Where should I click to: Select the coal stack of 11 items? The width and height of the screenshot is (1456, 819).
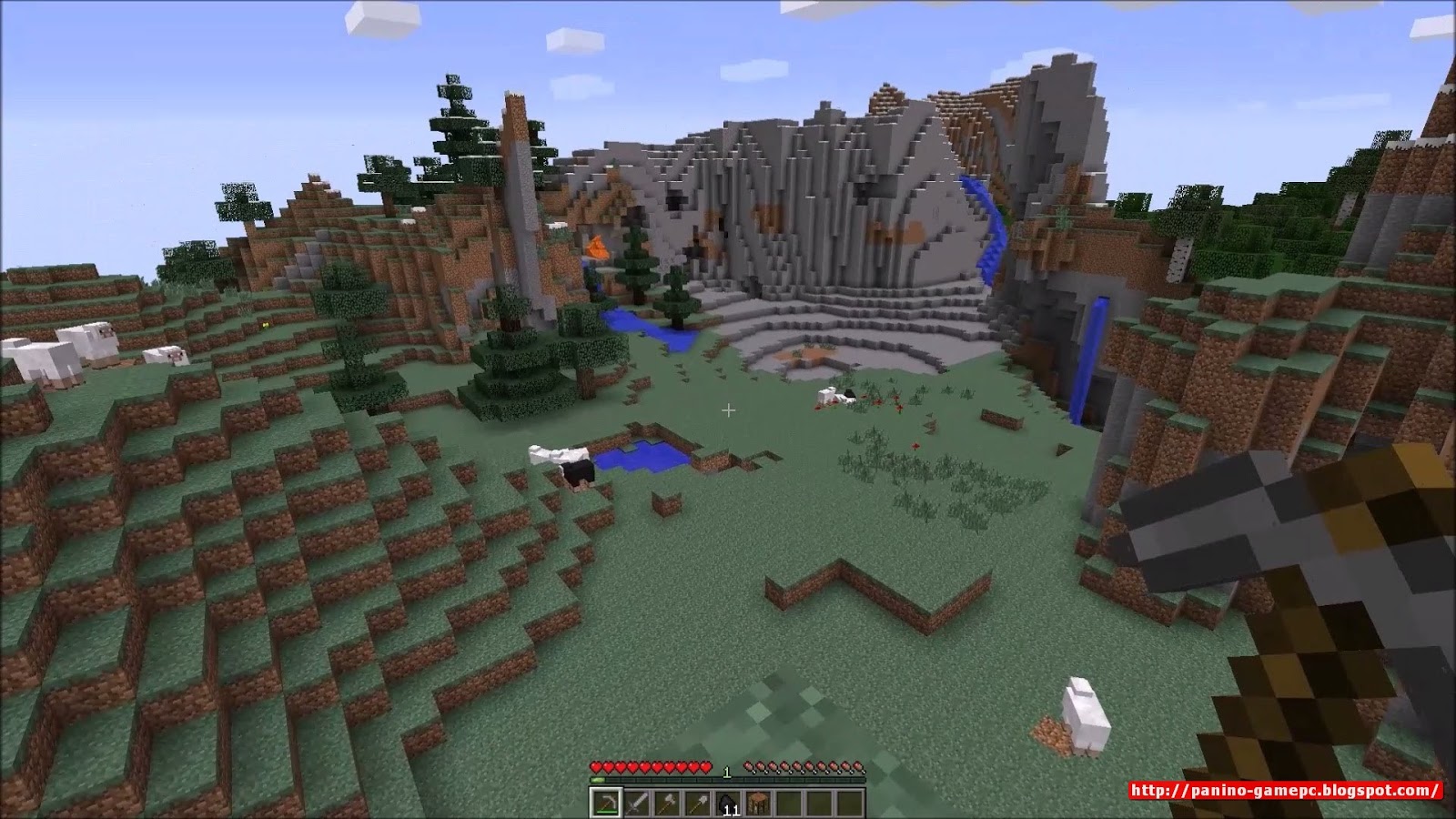[728, 803]
